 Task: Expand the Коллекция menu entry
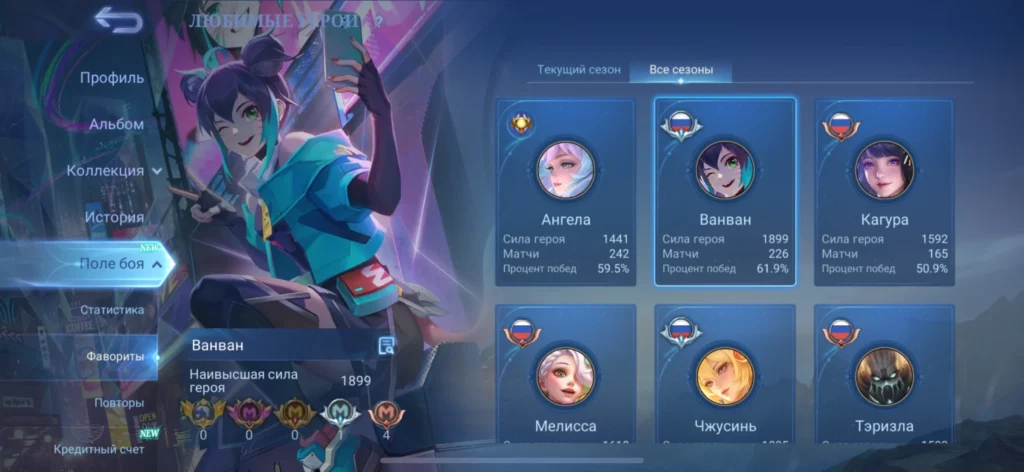tap(114, 170)
